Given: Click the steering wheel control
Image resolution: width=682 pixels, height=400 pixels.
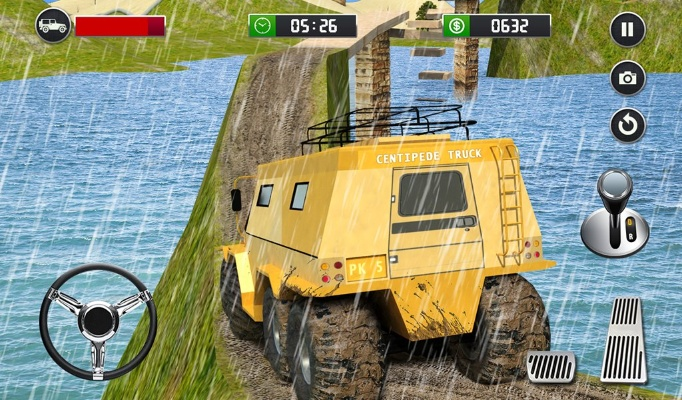Looking at the screenshot, I should (97, 322).
